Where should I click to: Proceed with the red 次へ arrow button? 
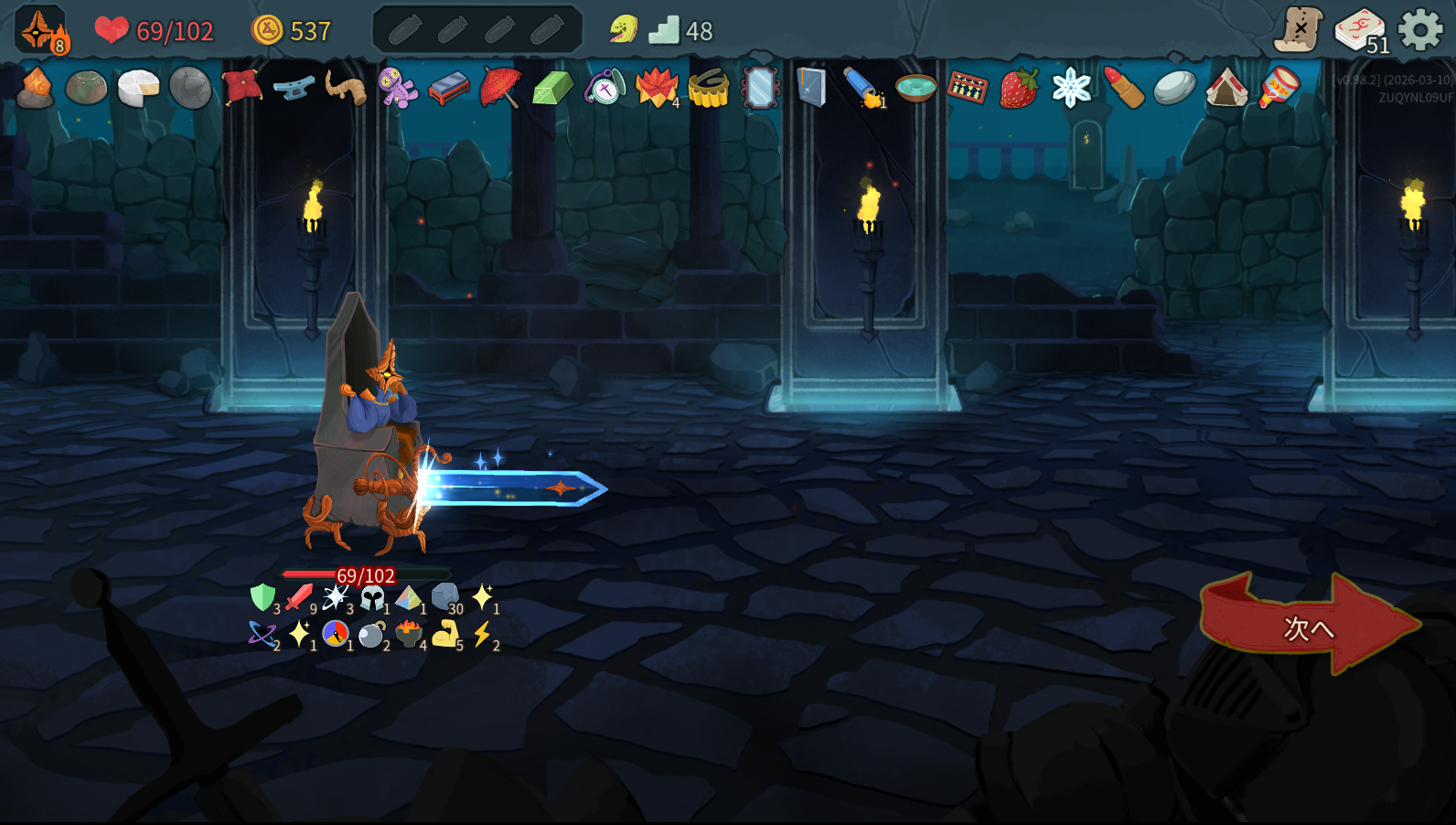pos(1308,627)
